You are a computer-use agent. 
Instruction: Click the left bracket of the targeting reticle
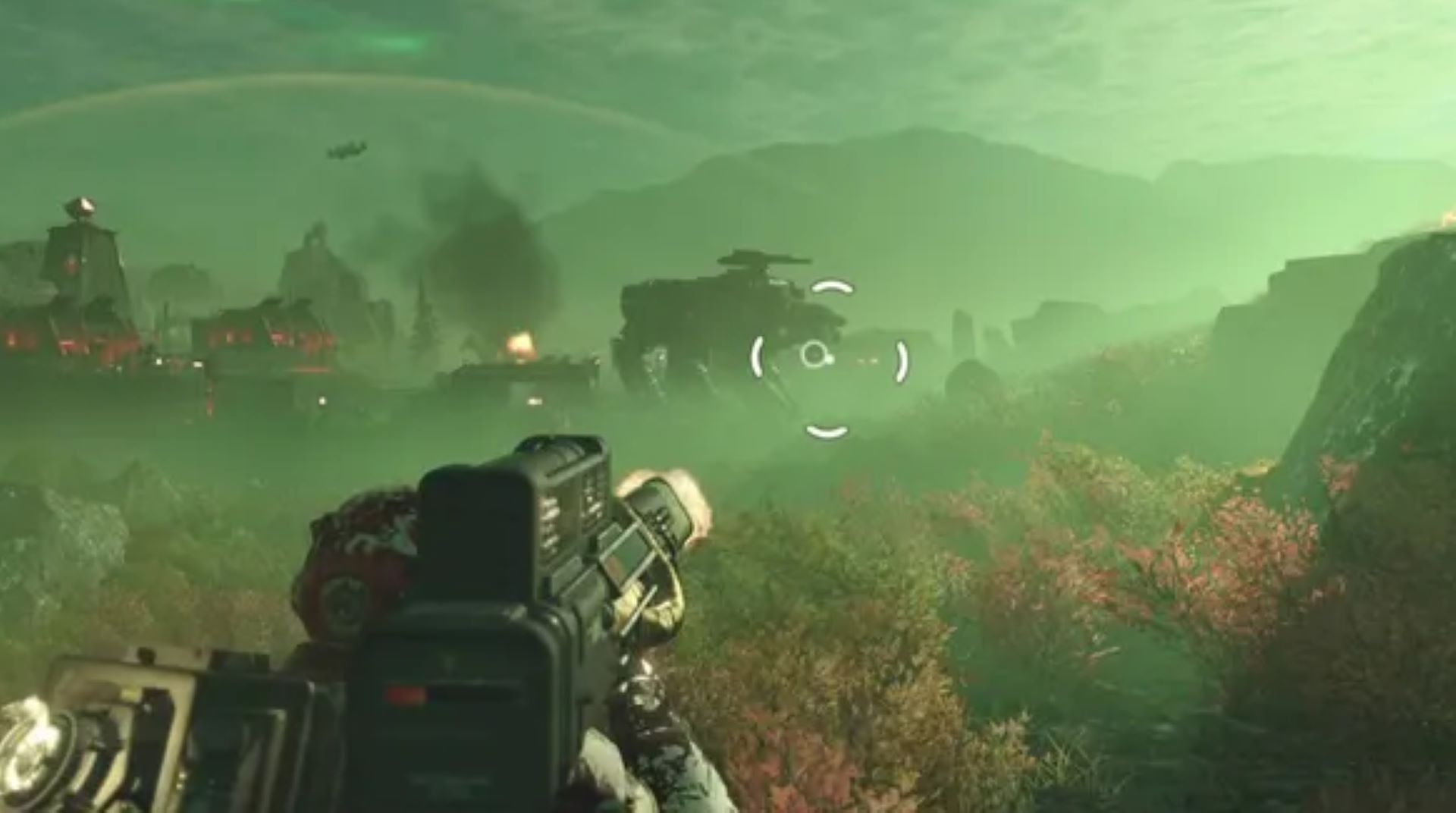click(758, 356)
